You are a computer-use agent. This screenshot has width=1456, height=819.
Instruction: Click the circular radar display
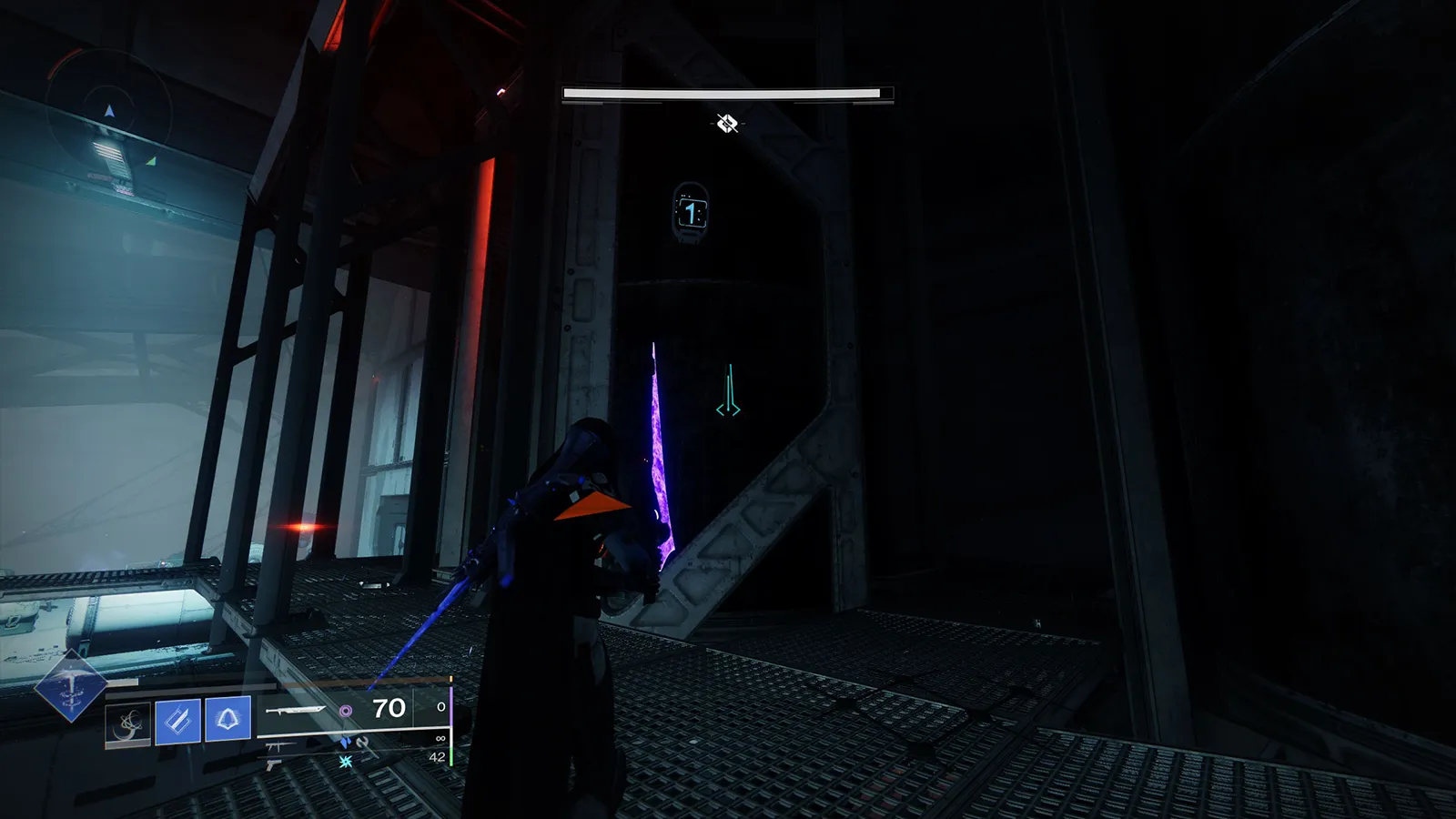pyautogui.click(x=109, y=114)
